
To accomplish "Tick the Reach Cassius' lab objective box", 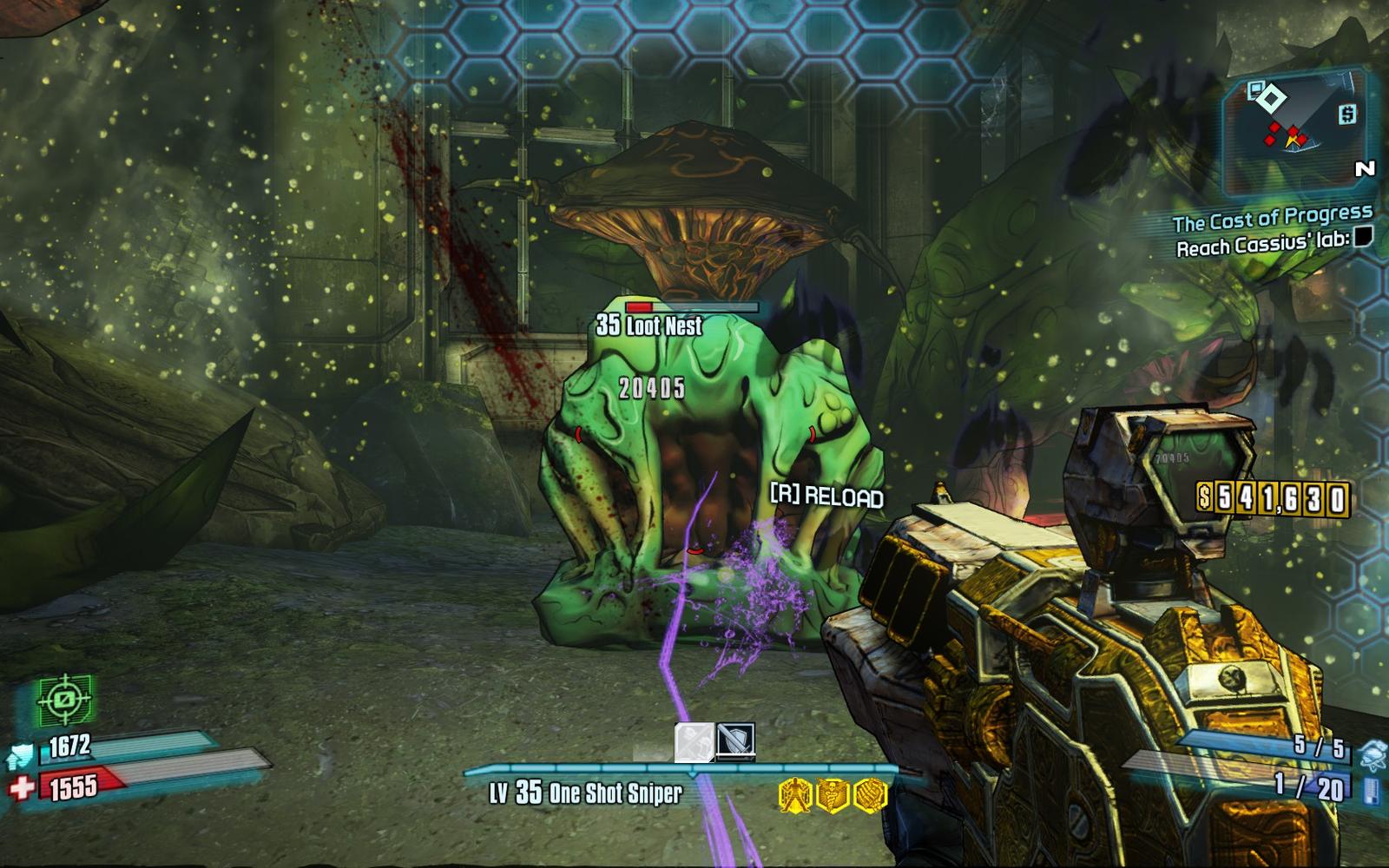I will click(1363, 237).
